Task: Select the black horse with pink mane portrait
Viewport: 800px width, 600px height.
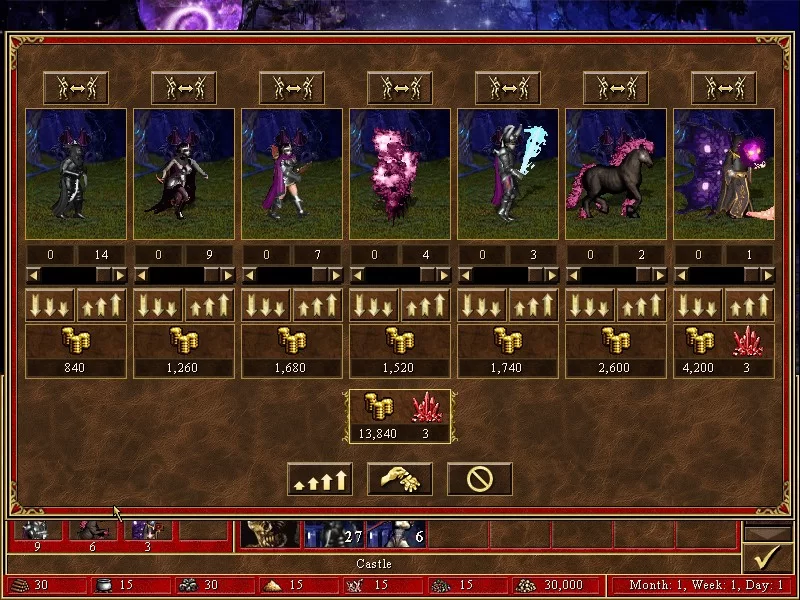Action: [616, 174]
